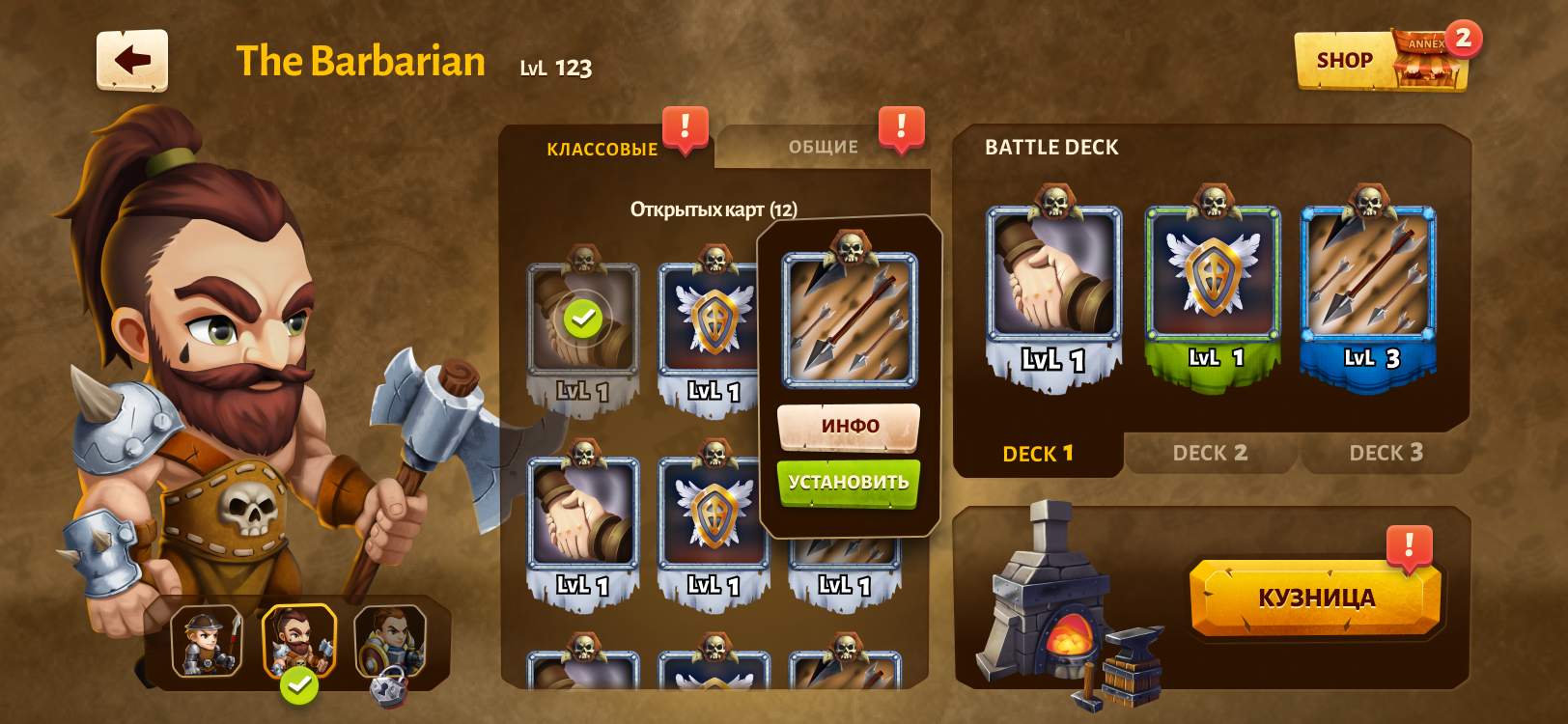Install the card with УСТАНОВИТЬ button
Image resolution: width=1568 pixels, height=724 pixels.
click(849, 482)
